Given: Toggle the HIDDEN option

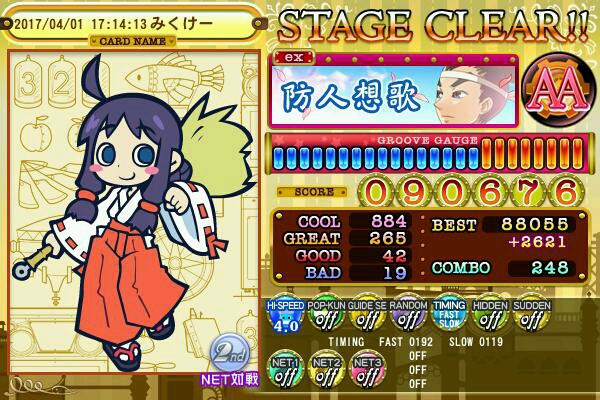Looking at the screenshot, I should 490,318.
